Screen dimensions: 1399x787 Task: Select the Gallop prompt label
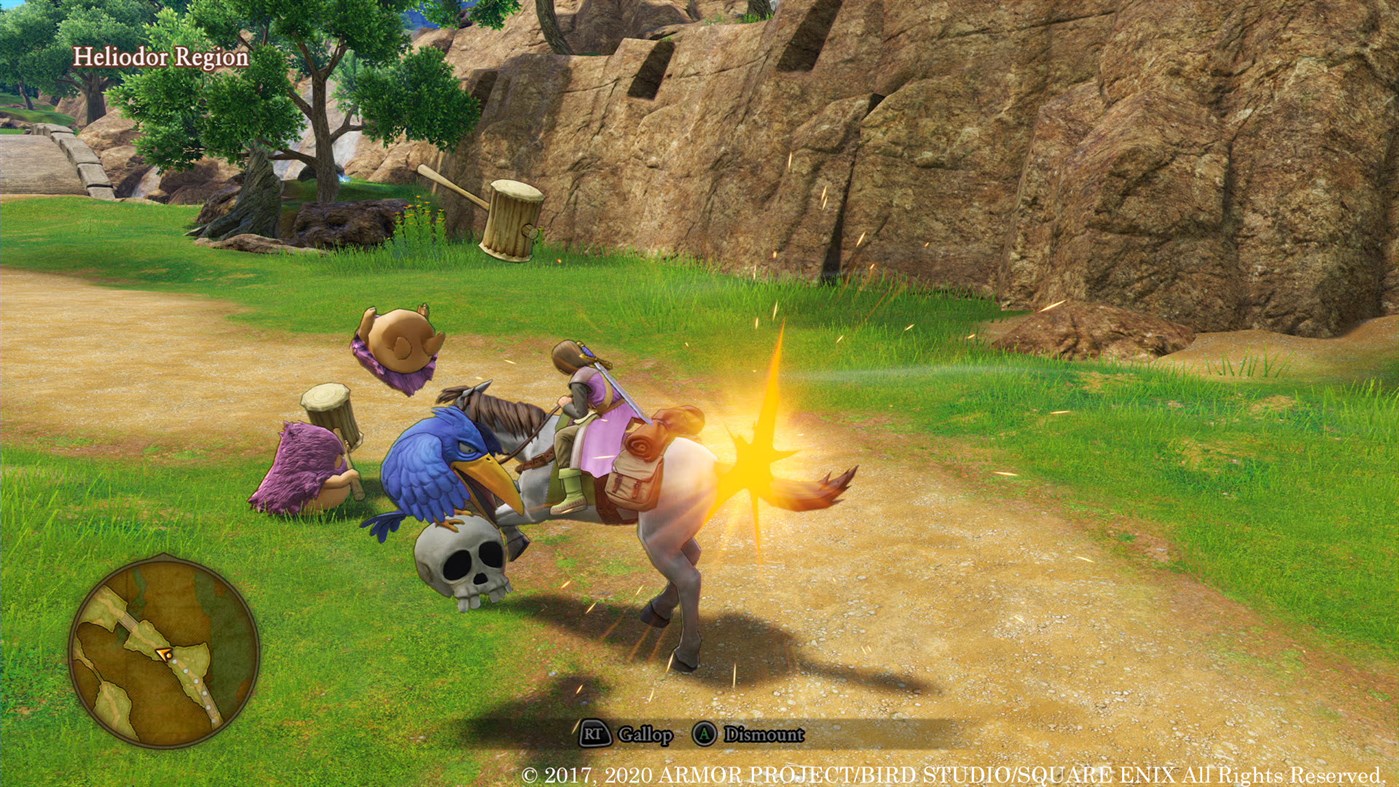[644, 734]
